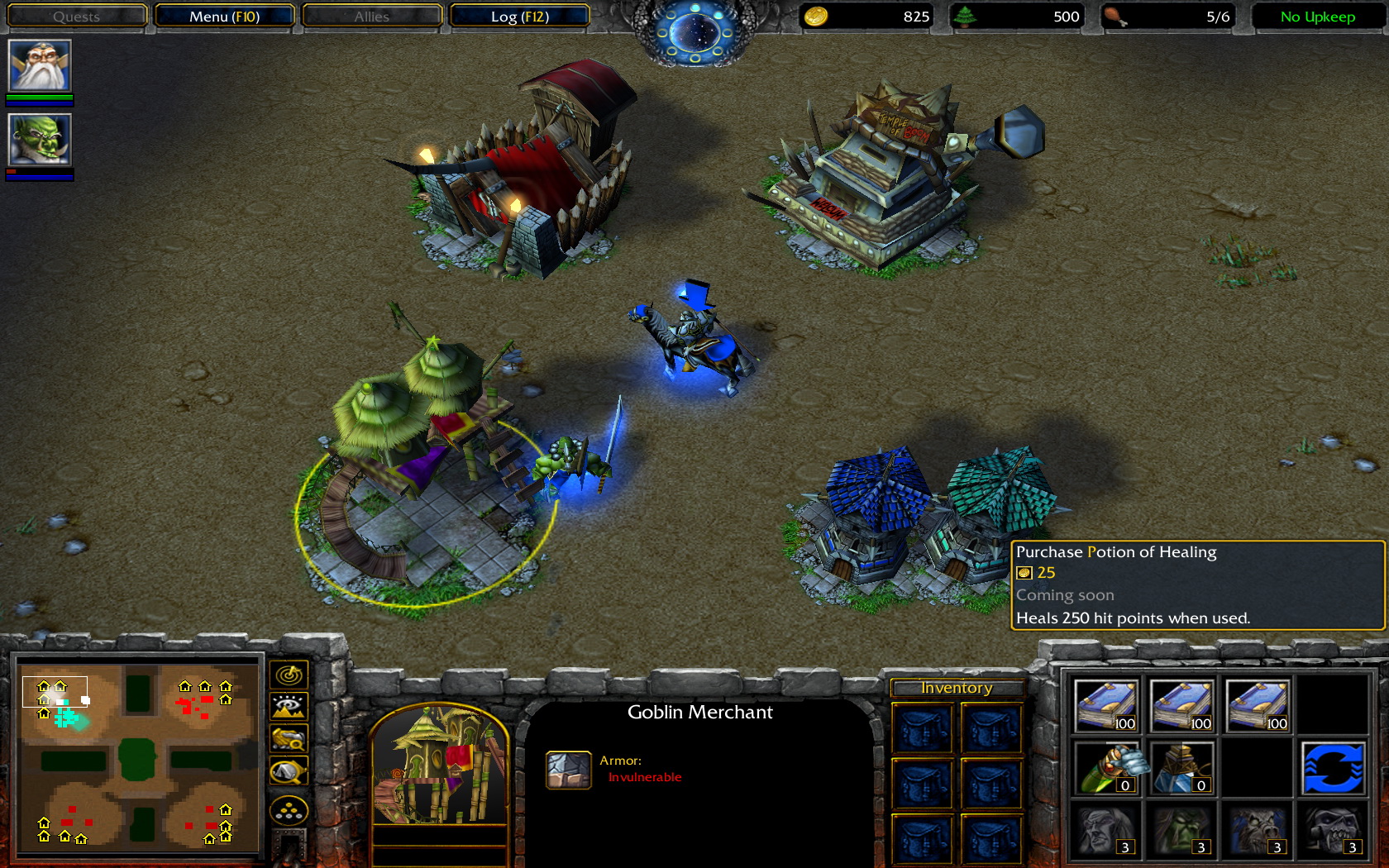Click the lumber tree icon in the resource bar

click(969, 15)
